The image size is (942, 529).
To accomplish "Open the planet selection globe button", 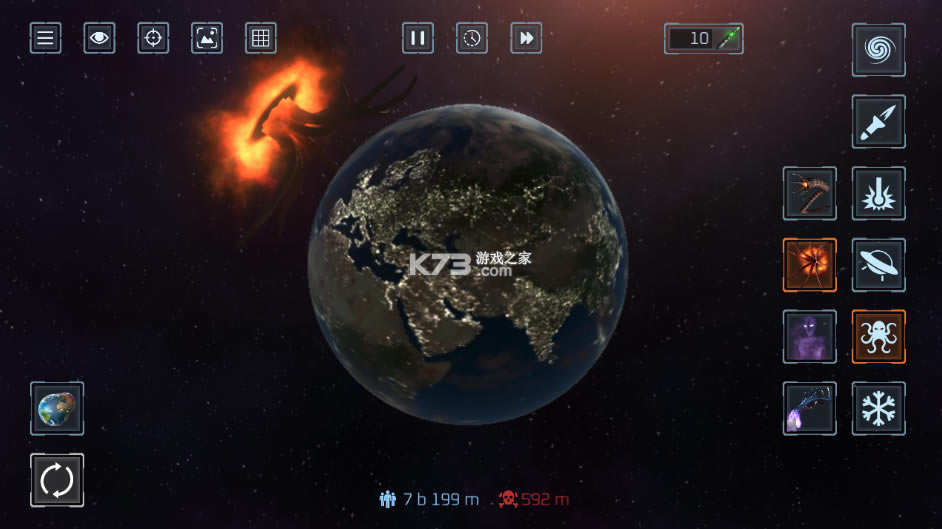I will pyautogui.click(x=57, y=408).
